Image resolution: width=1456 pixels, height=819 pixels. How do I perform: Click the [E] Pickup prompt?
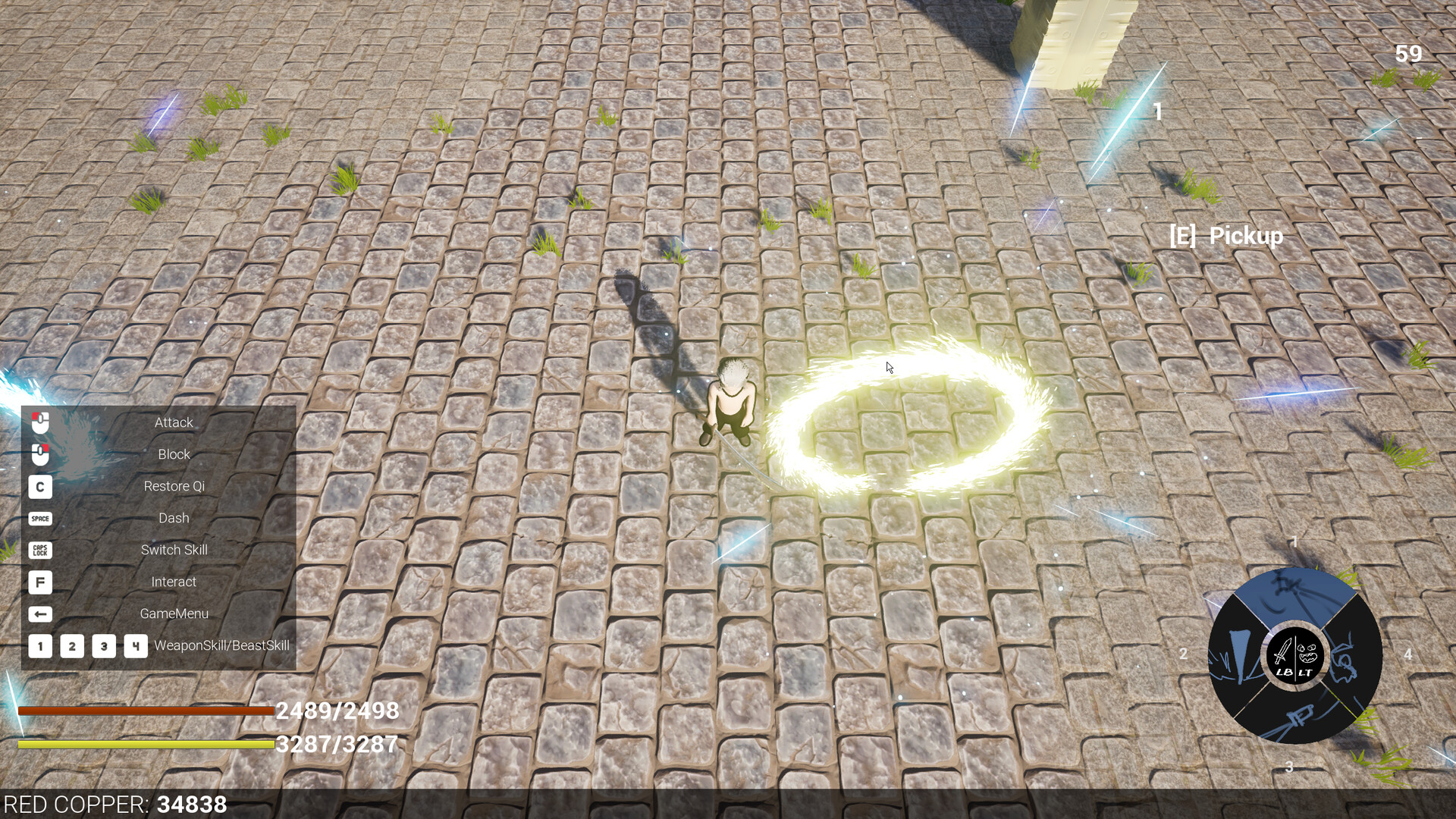click(x=1227, y=236)
